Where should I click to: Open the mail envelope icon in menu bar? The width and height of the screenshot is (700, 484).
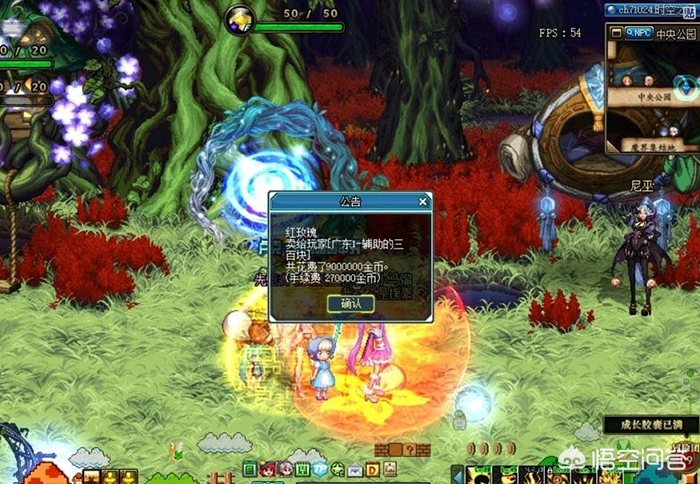click(355, 468)
